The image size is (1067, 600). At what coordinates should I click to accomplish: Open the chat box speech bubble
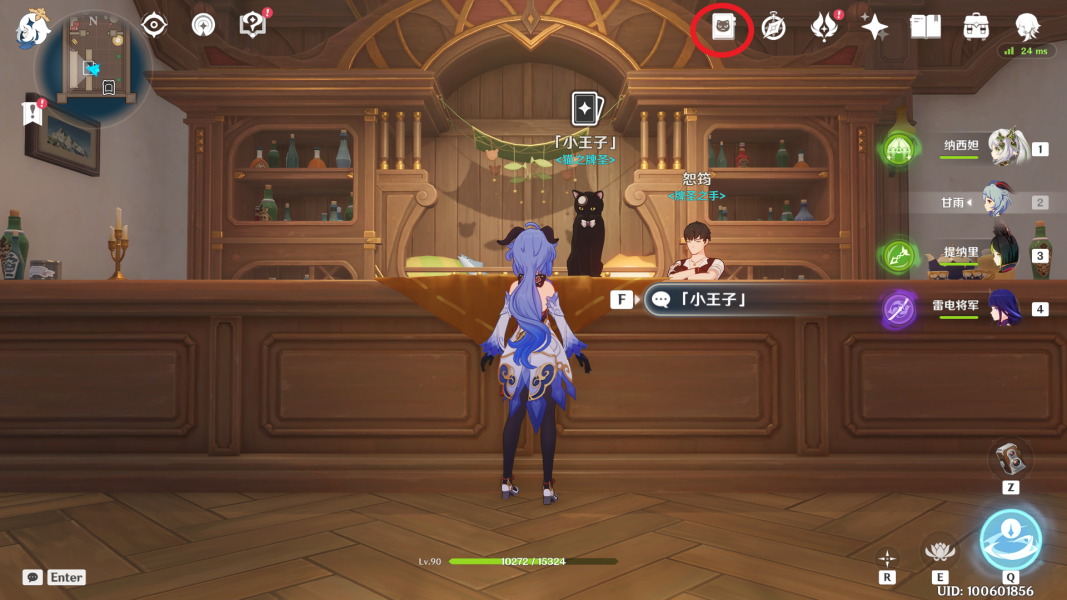(33, 577)
